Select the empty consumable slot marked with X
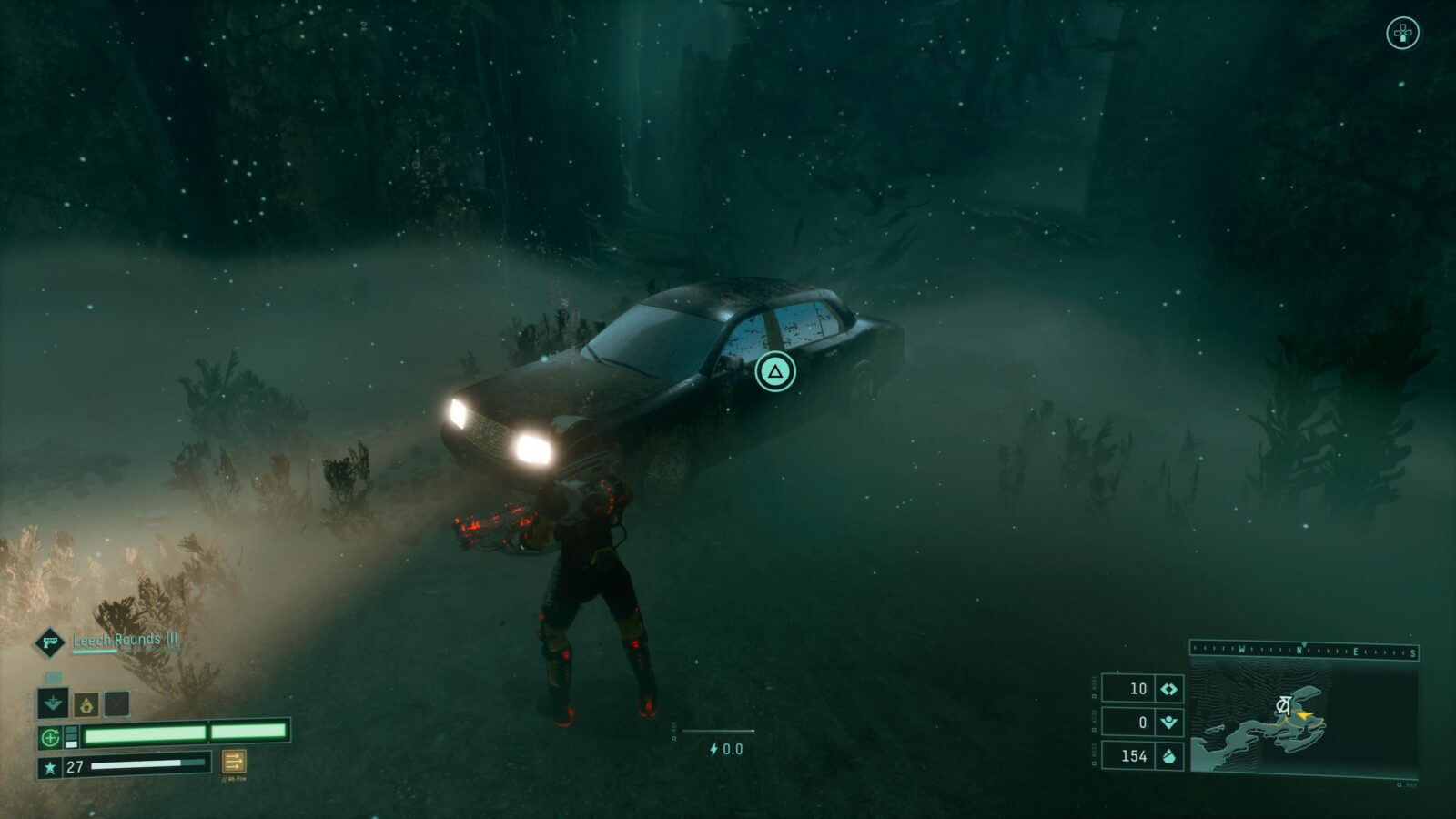 (x=116, y=703)
